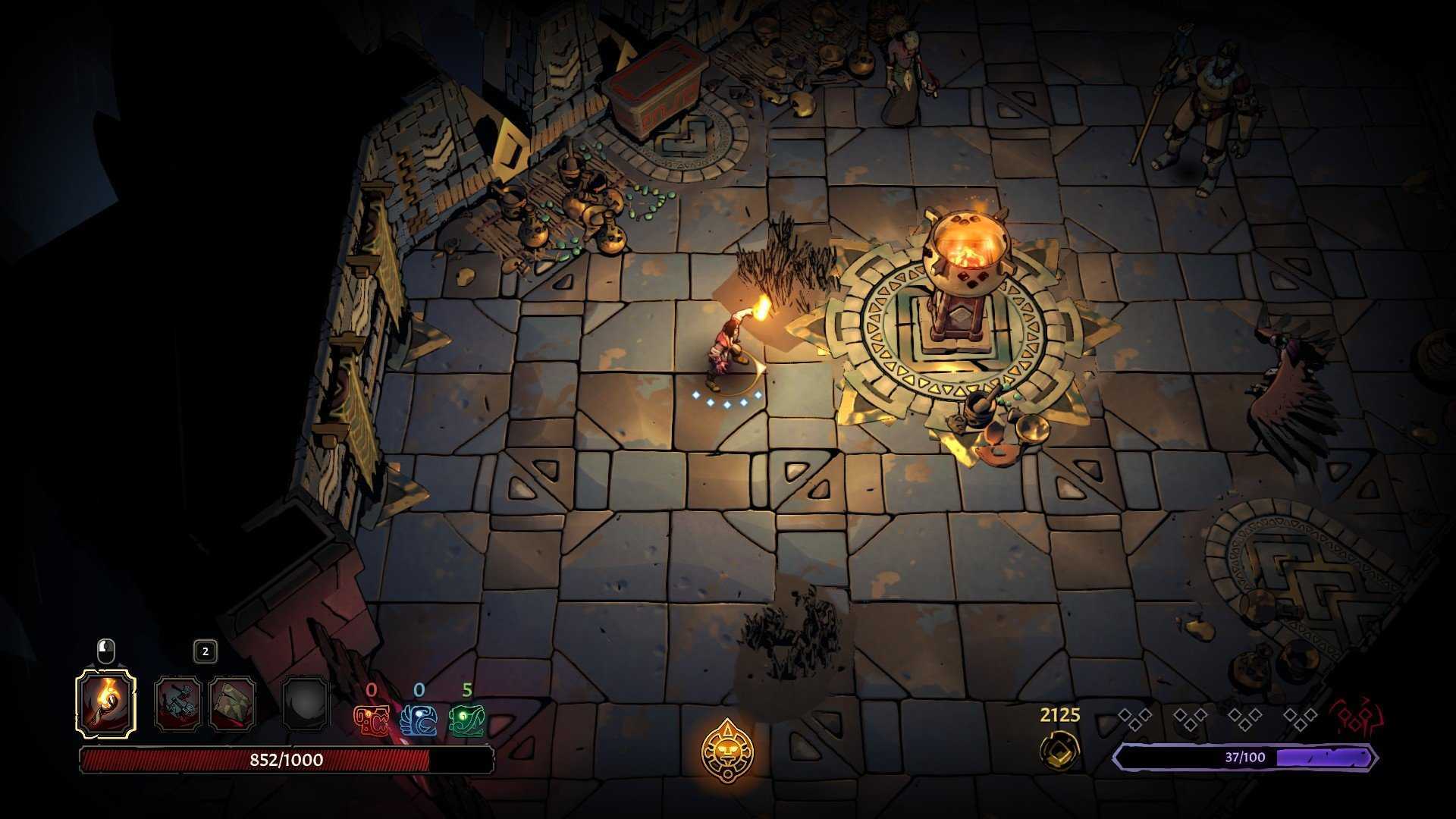The width and height of the screenshot is (1456, 819).
Task: Click the red final curse emblem
Action: tap(1355, 717)
